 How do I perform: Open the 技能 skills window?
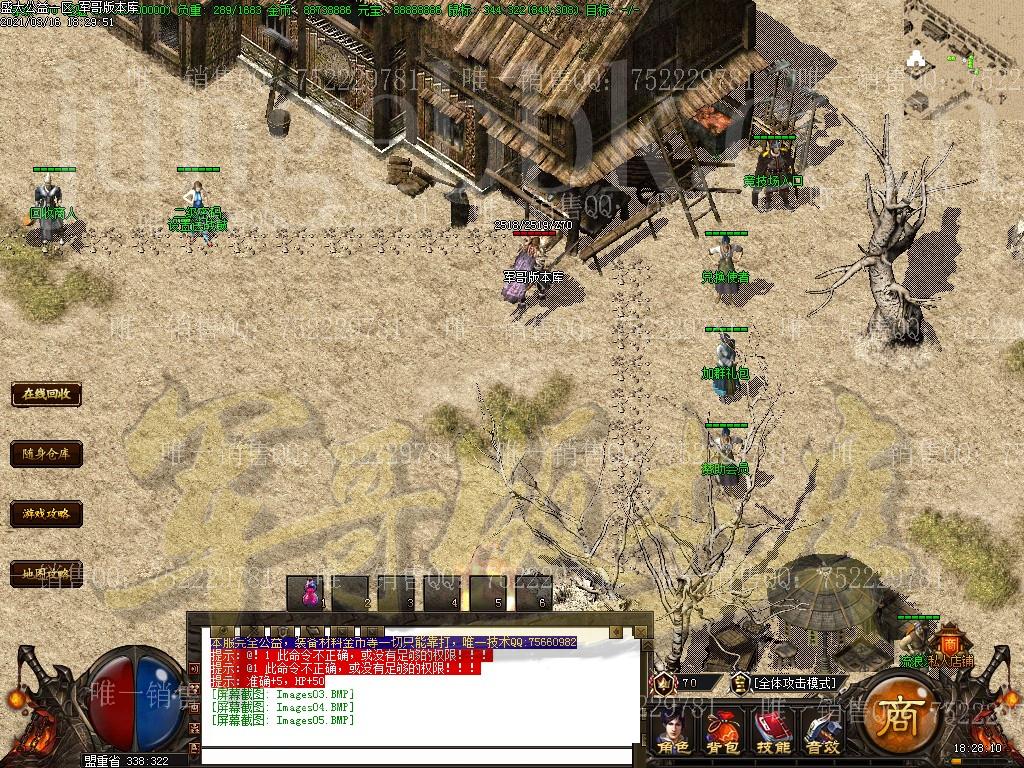[x=773, y=733]
